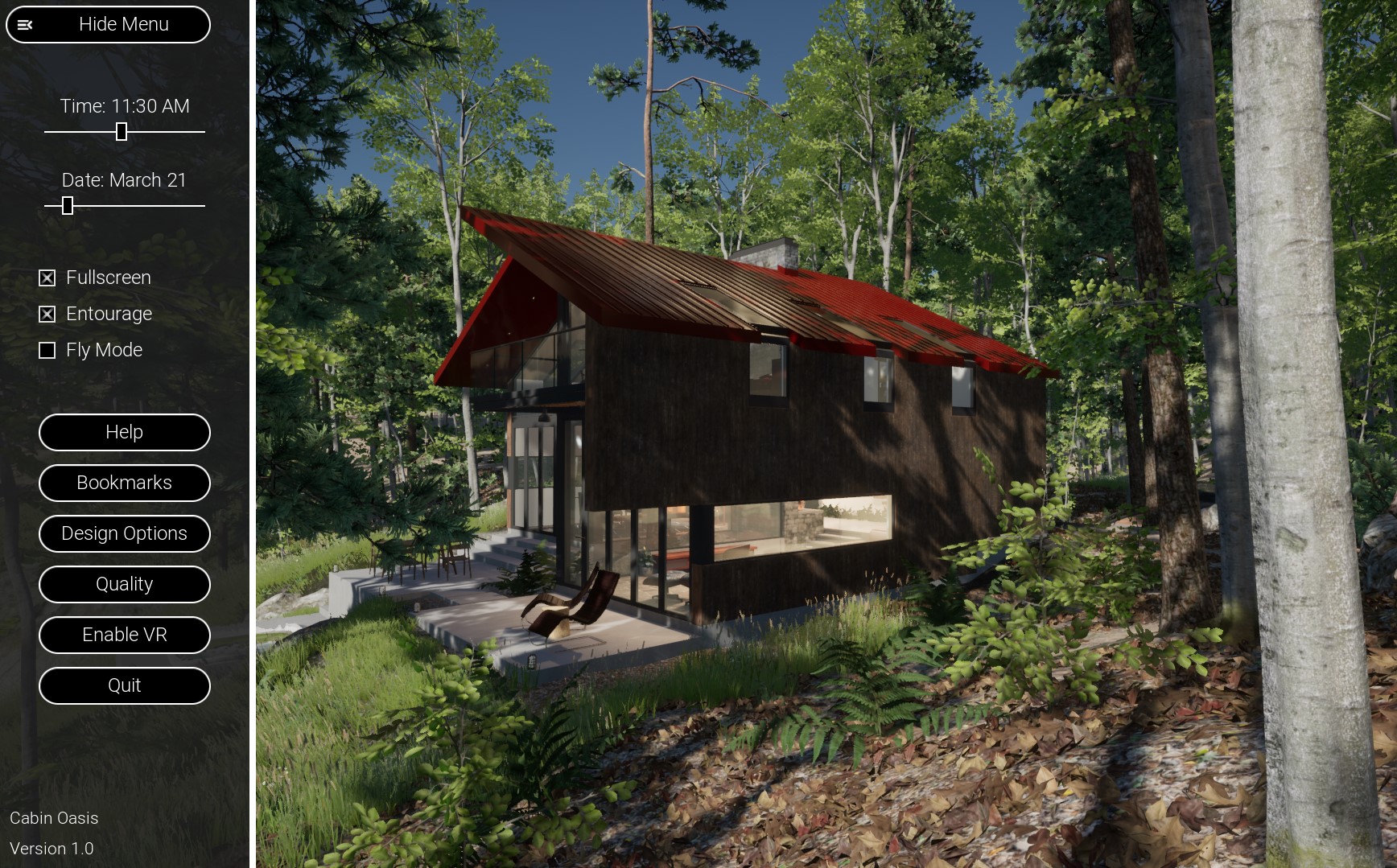
Task: Click the Date slider handle
Action: pyautogui.click(x=68, y=206)
